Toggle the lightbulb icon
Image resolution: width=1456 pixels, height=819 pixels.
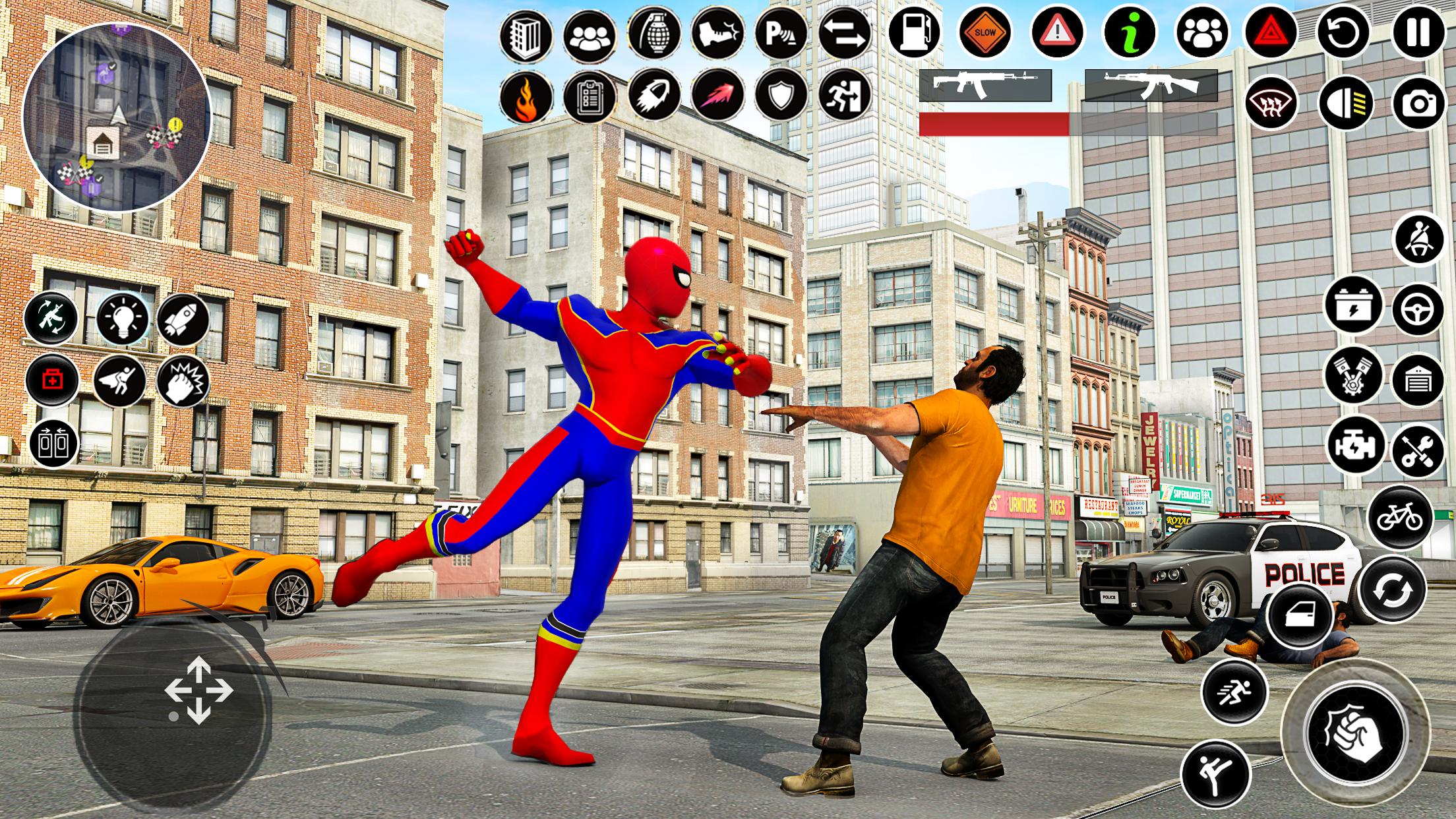pos(123,320)
